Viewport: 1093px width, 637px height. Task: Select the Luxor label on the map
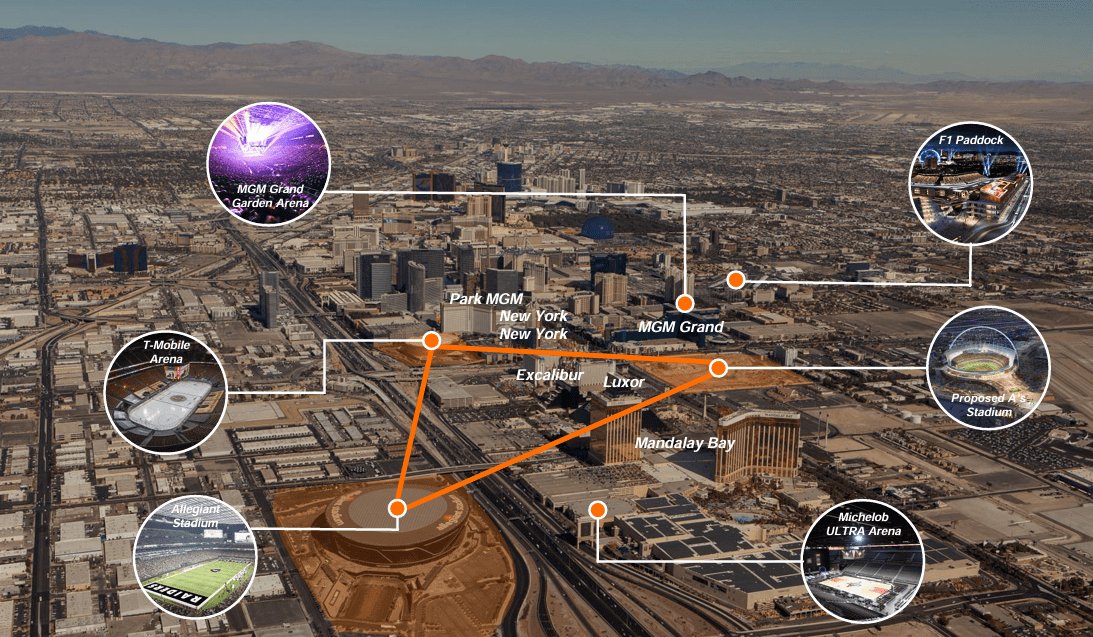point(624,382)
